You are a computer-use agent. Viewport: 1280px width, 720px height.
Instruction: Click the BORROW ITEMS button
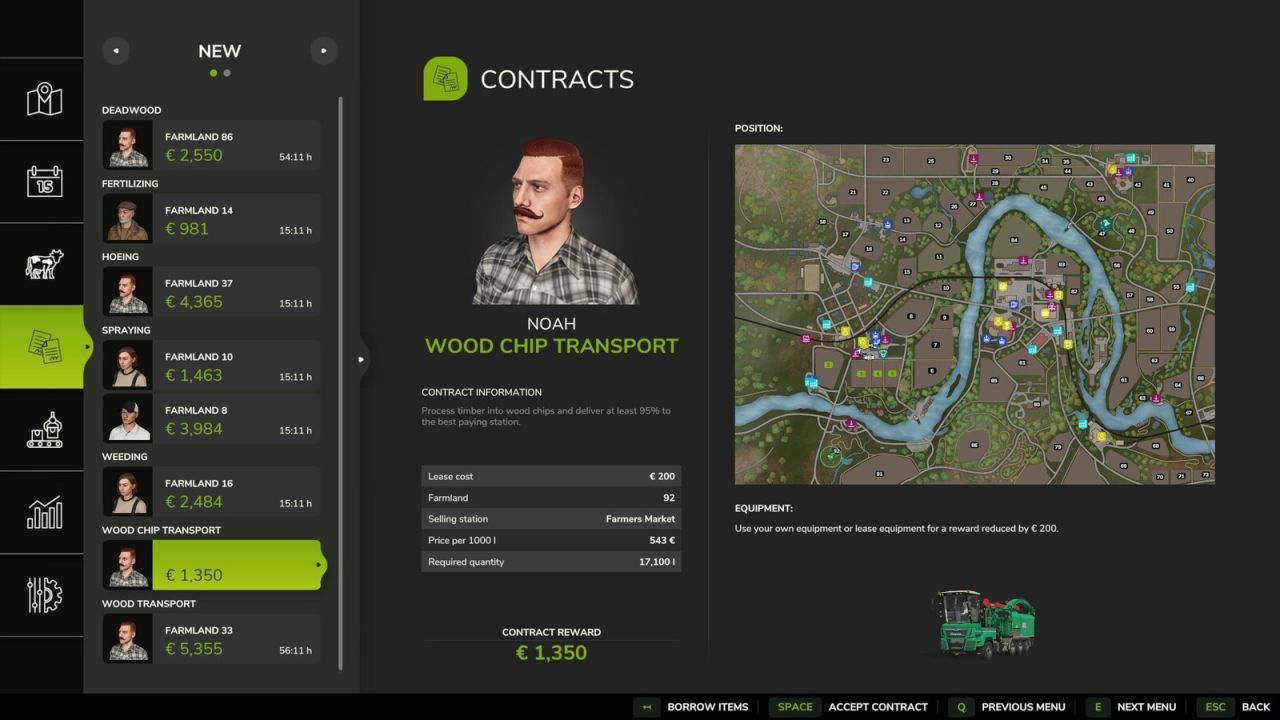[707, 707]
